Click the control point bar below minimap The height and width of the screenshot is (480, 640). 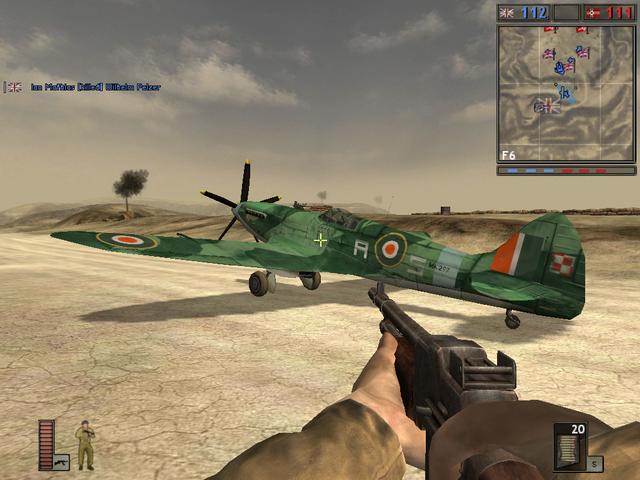coord(566,171)
